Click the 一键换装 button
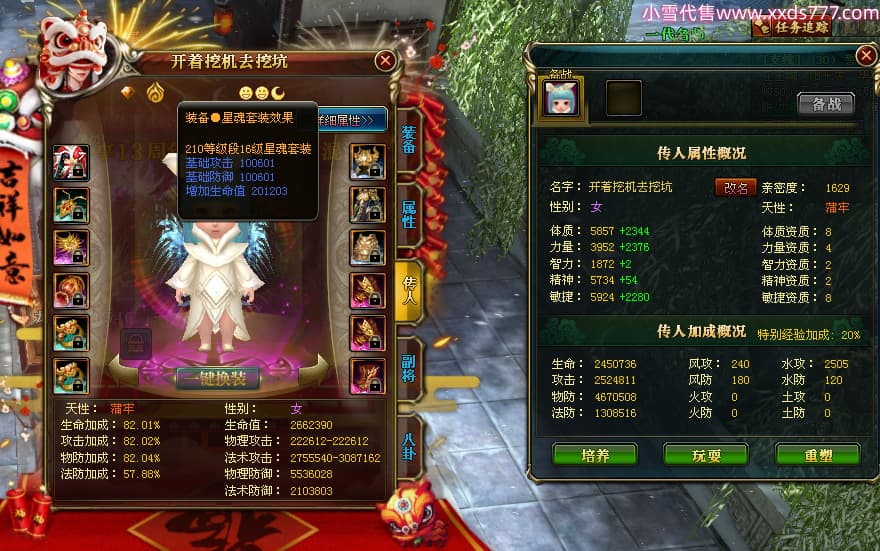This screenshot has height=551, width=880. coord(218,378)
